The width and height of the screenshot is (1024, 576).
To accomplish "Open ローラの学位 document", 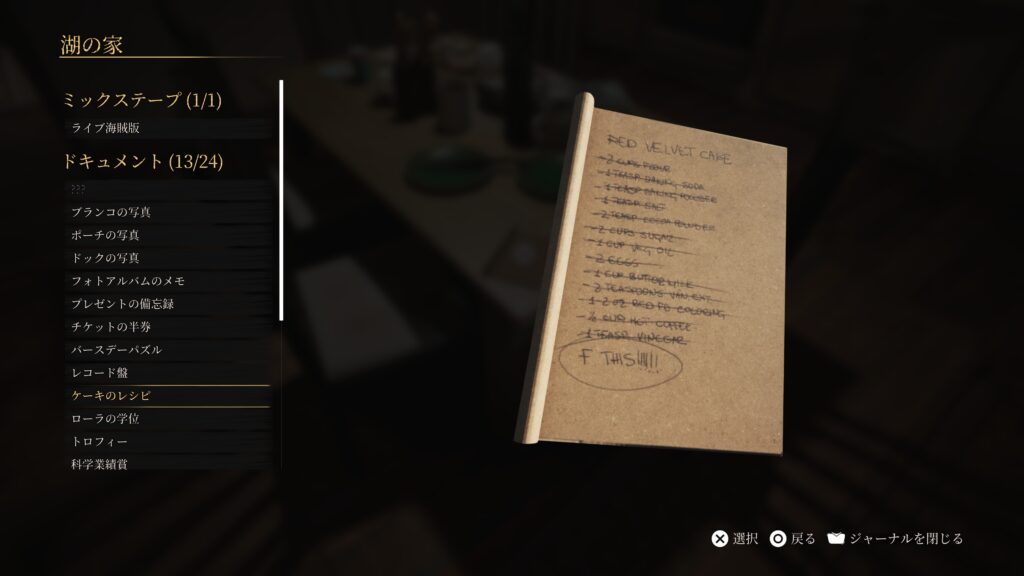I will click(105, 419).
